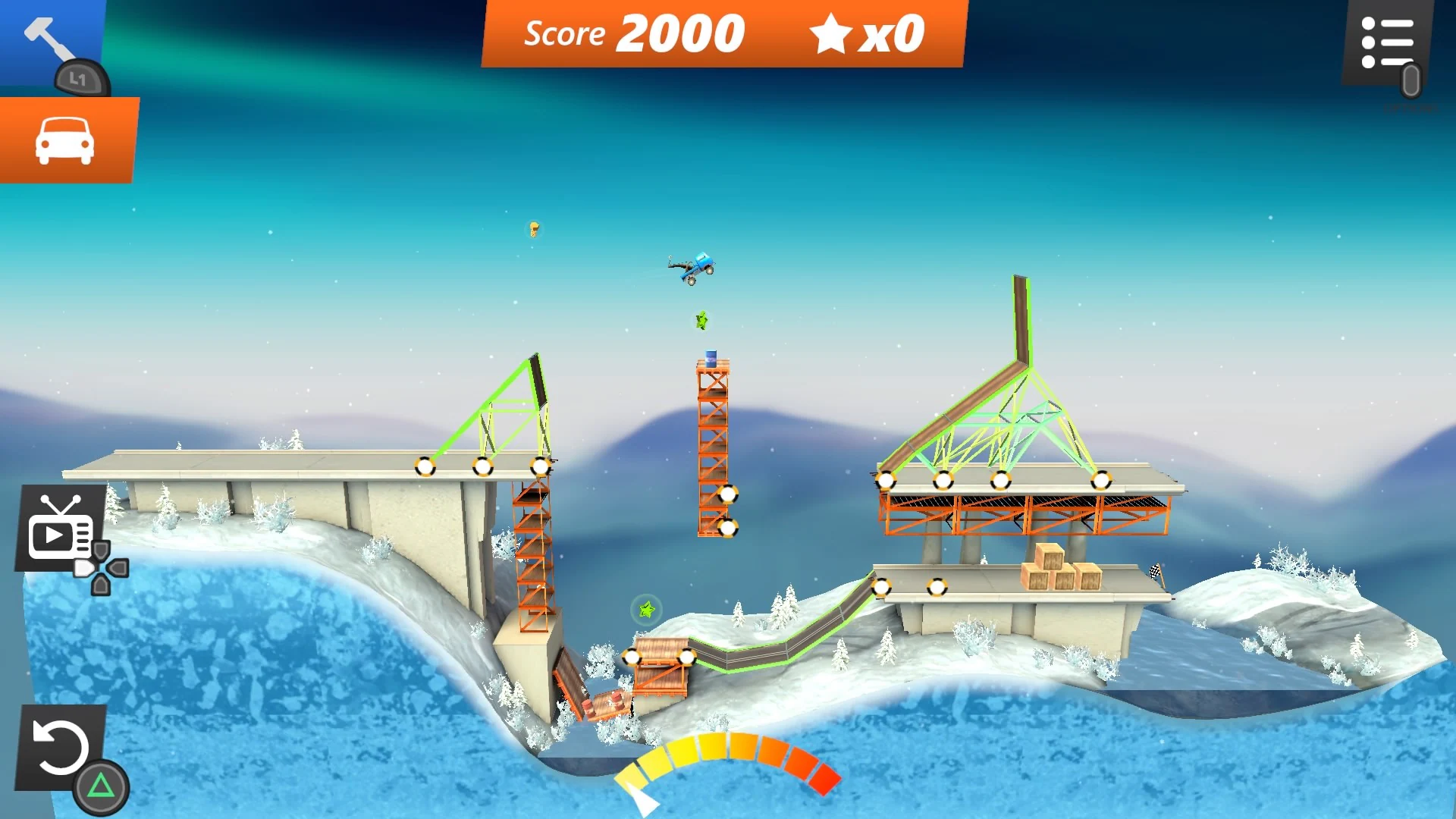This screenshot has height=819, width=1456.
Task: Select the joint node beside the checkered flag ramp
Action: [939, 585]
